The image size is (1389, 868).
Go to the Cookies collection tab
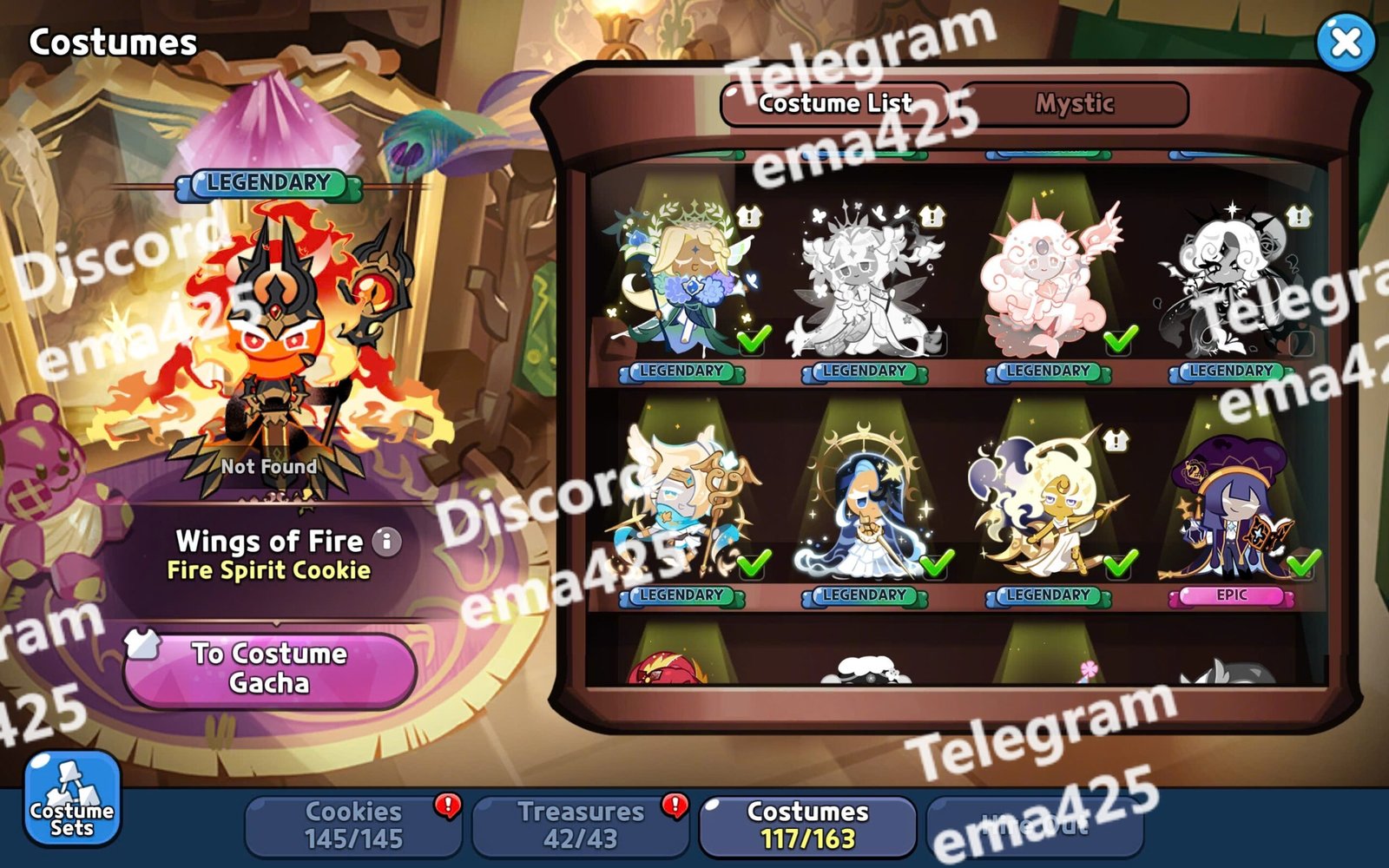coord(353,825)
